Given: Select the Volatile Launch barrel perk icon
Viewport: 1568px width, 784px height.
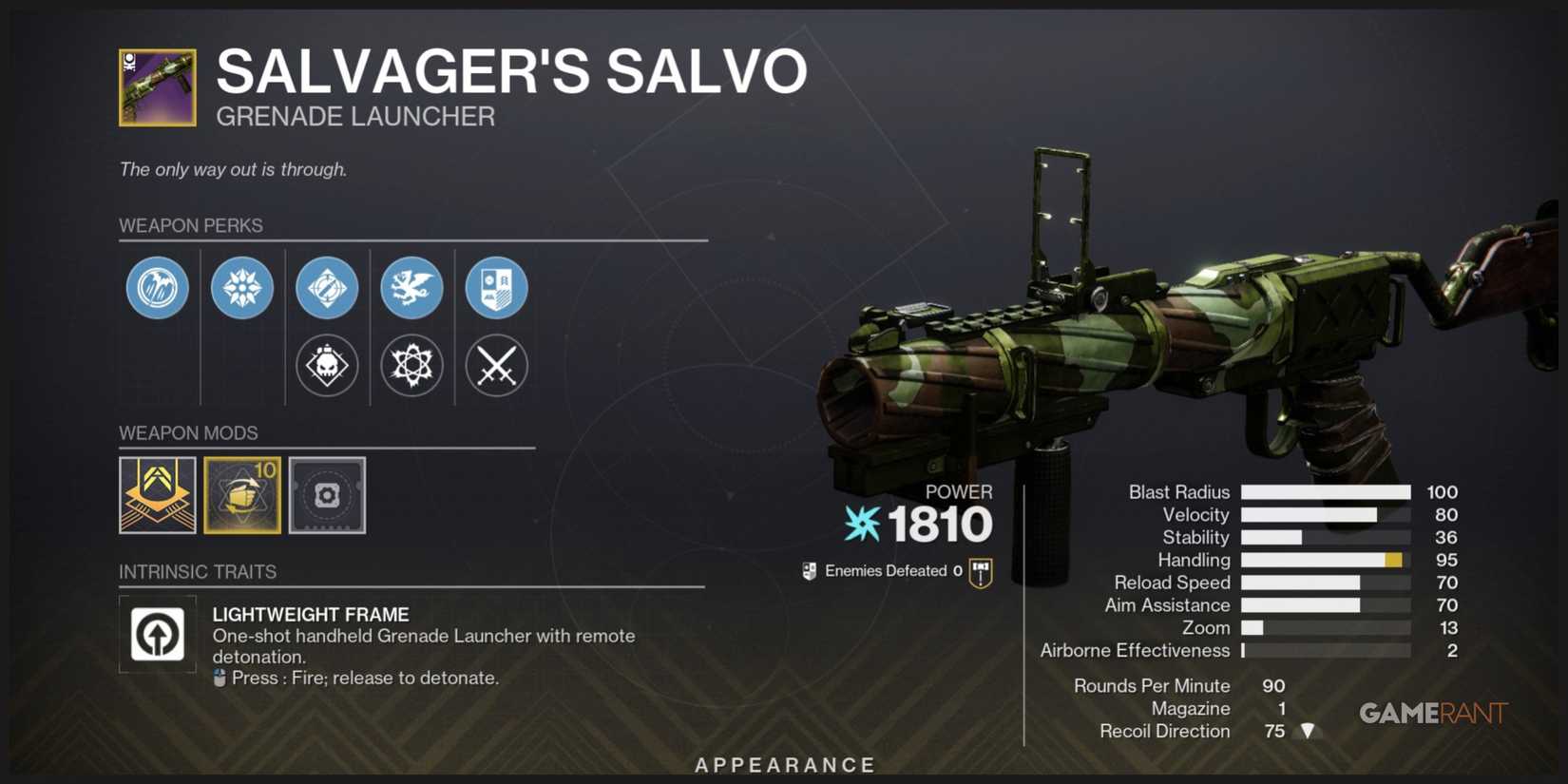Looking at the screenshot, I should (157, 288).
